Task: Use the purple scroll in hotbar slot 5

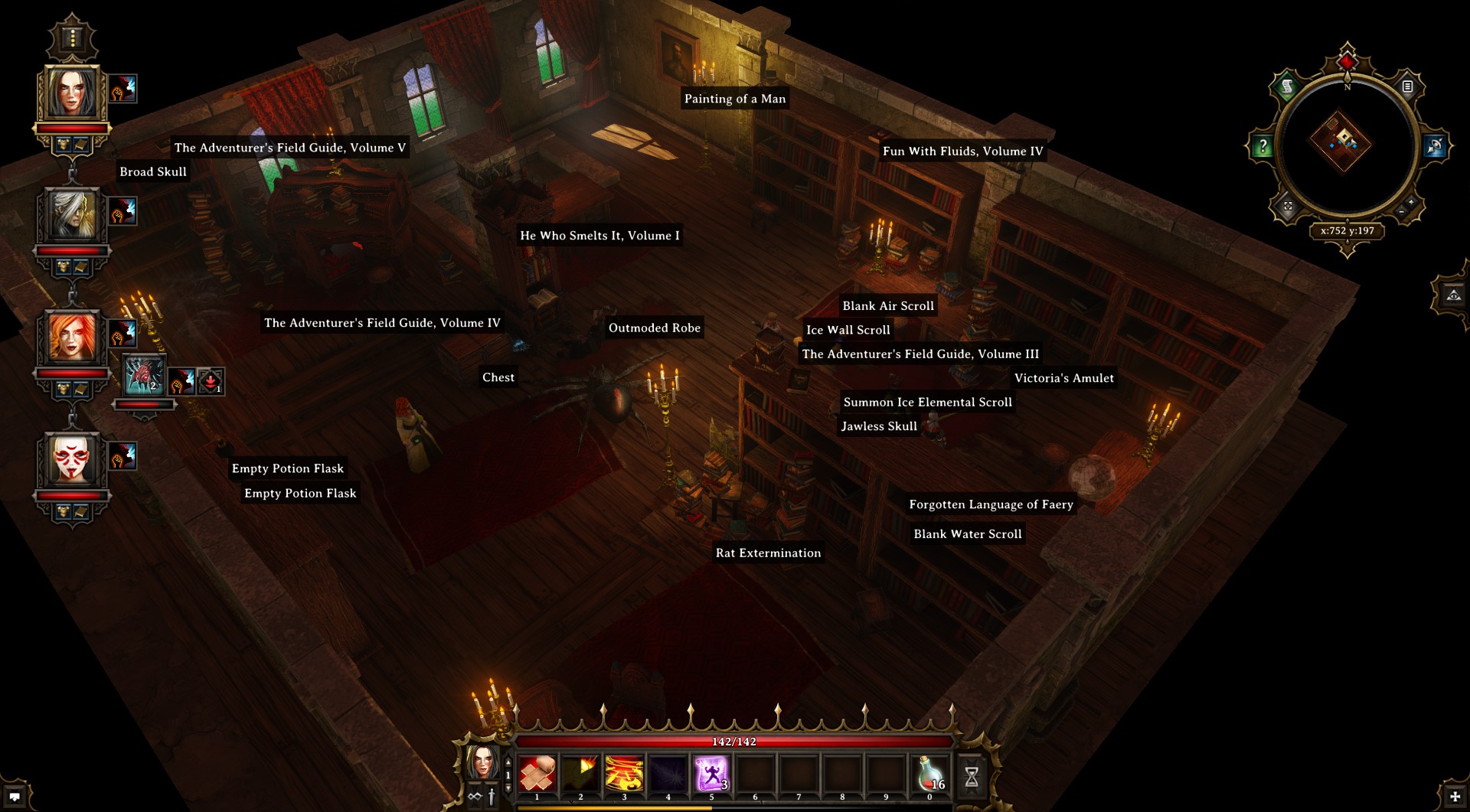Action: pos(711,774)
